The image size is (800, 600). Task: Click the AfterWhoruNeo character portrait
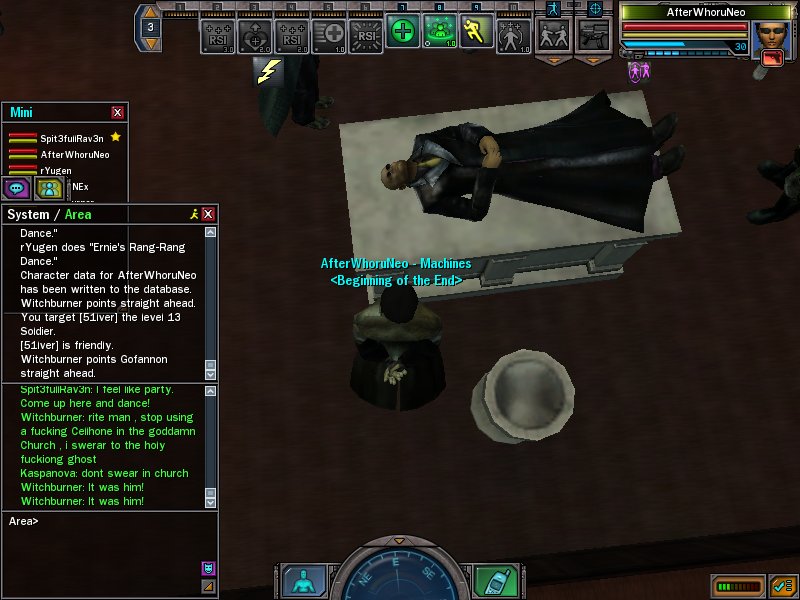point(771,41)
